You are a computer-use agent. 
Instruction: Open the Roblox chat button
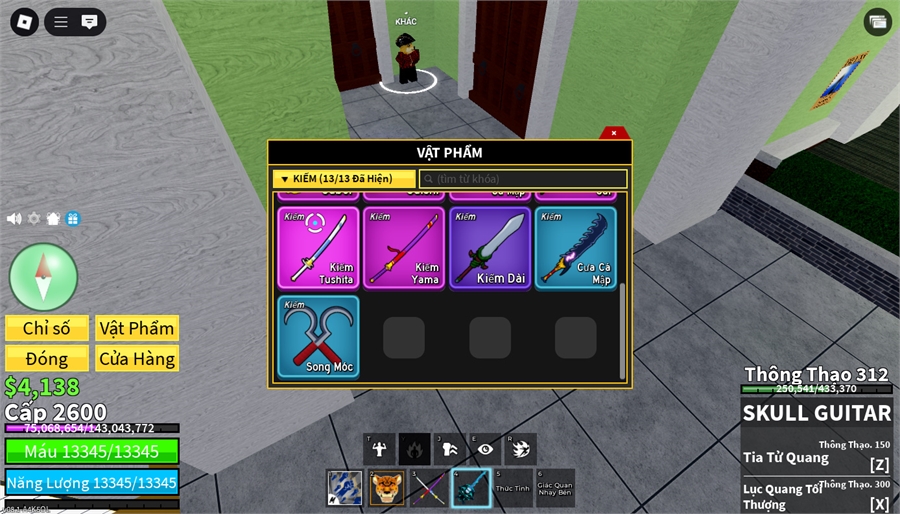pyautogui.click(x=89, y=22)
